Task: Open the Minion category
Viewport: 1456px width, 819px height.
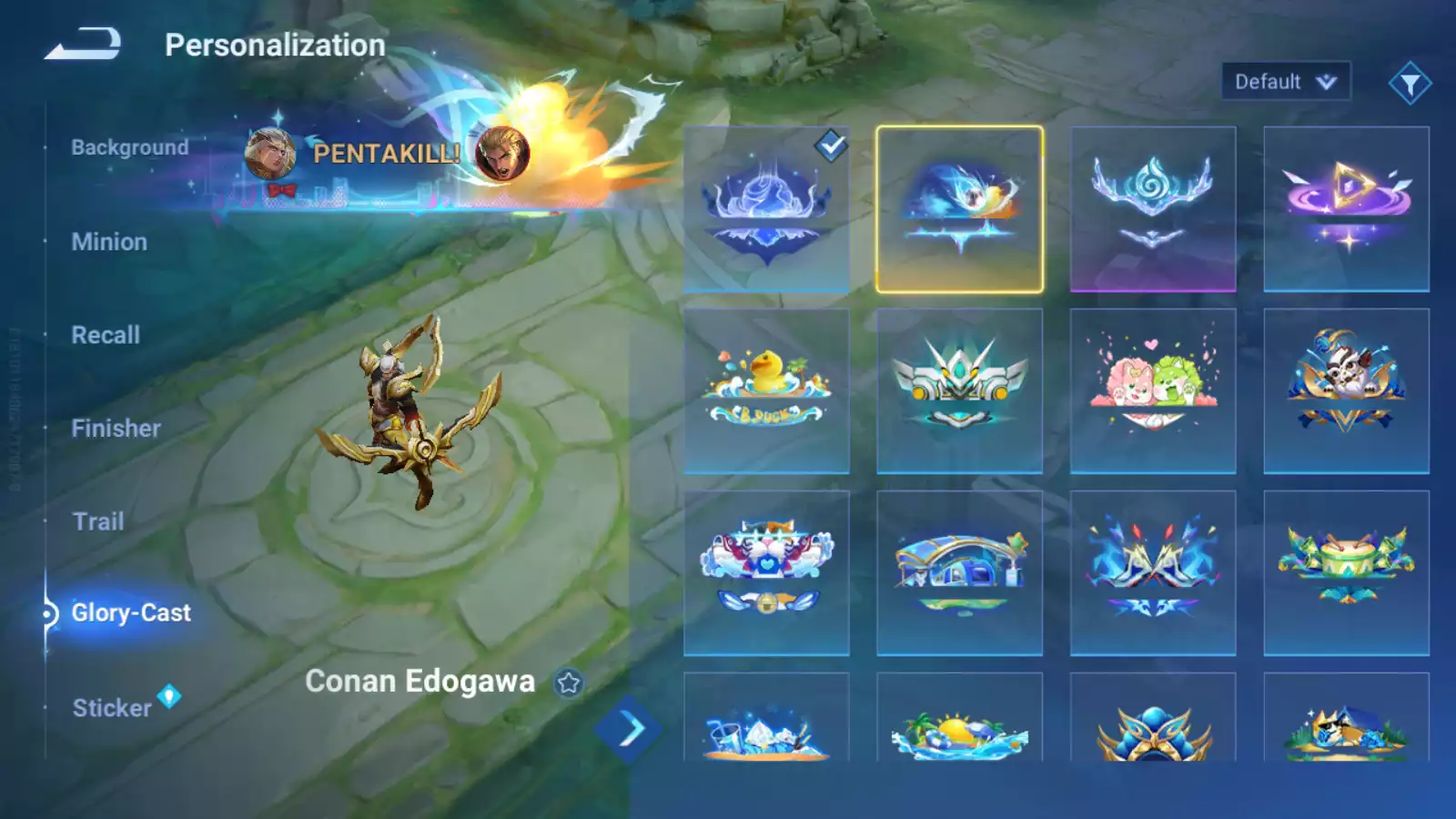Action: pyautogui.click(x=109, y=242)
